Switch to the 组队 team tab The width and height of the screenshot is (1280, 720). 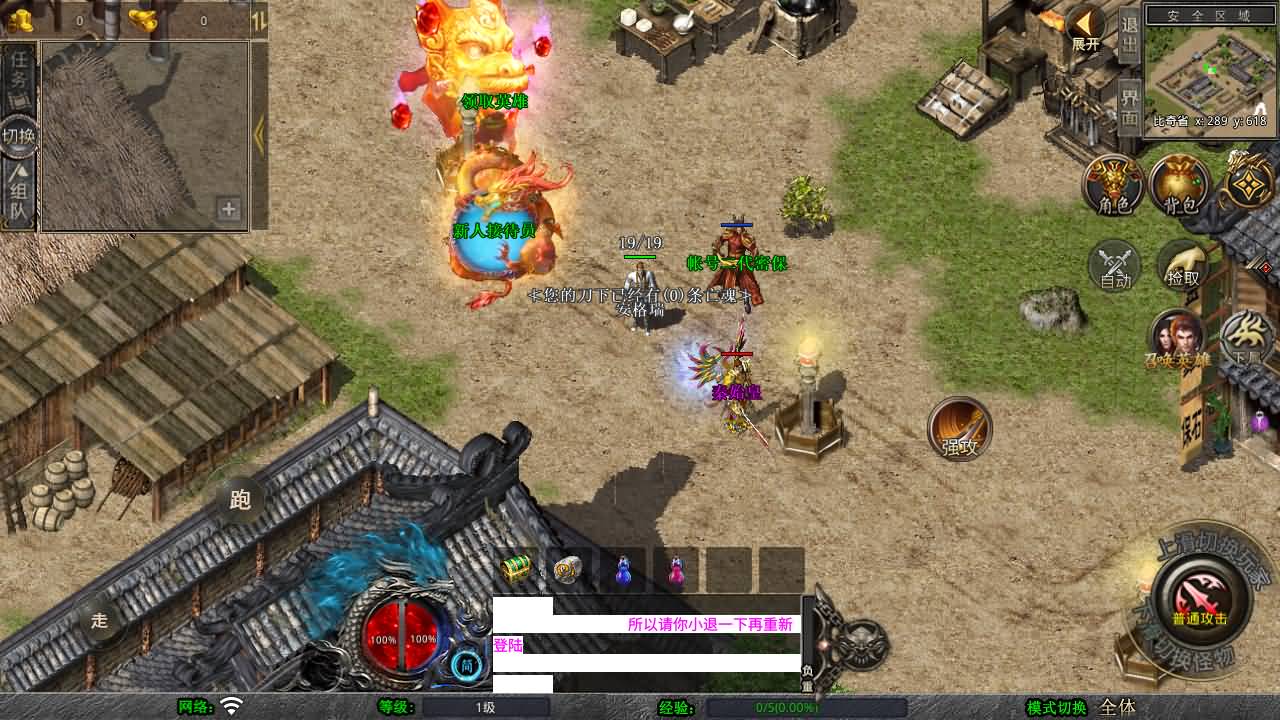pos(19,195)
